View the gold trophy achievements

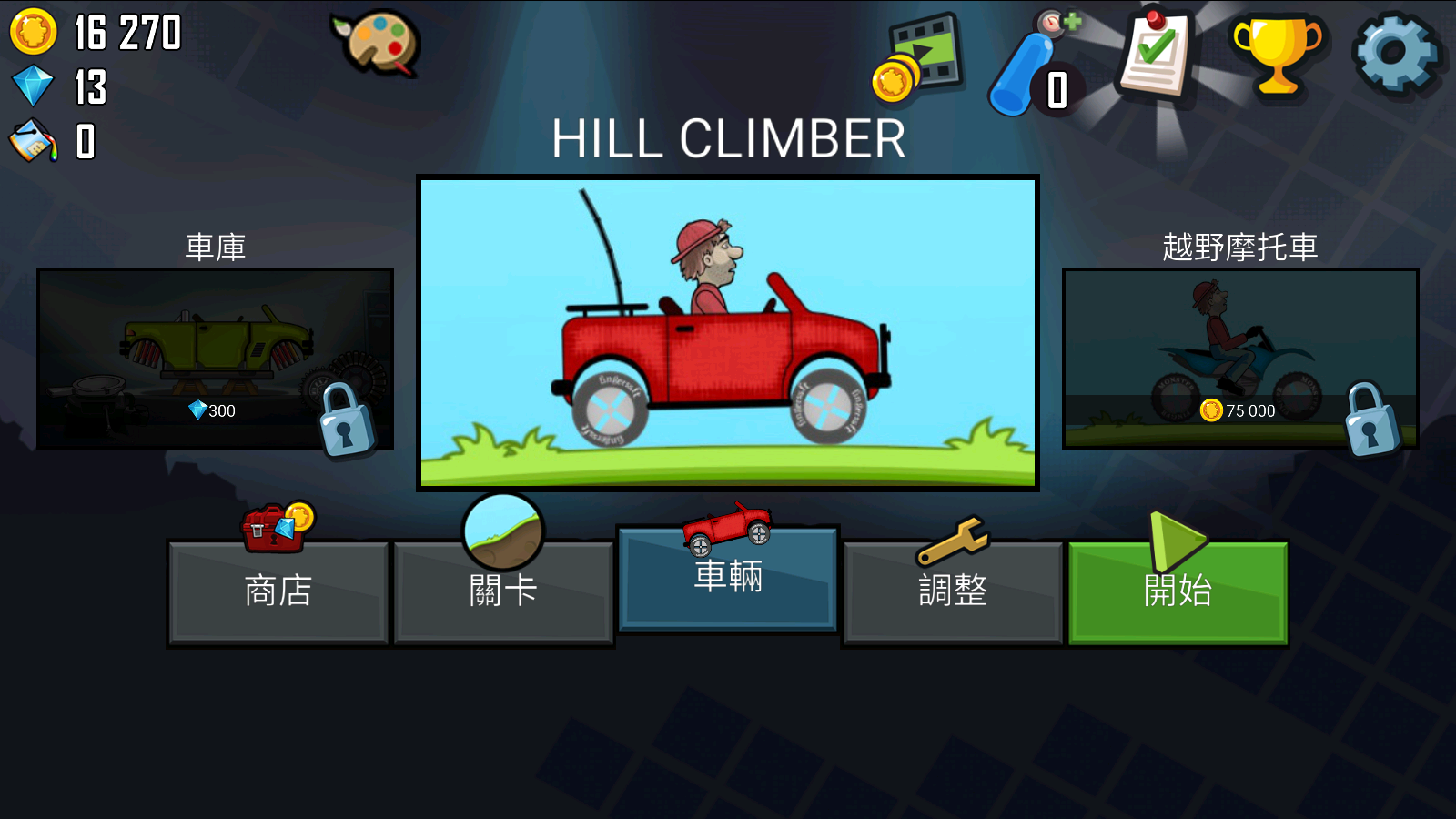point(1277,54)
